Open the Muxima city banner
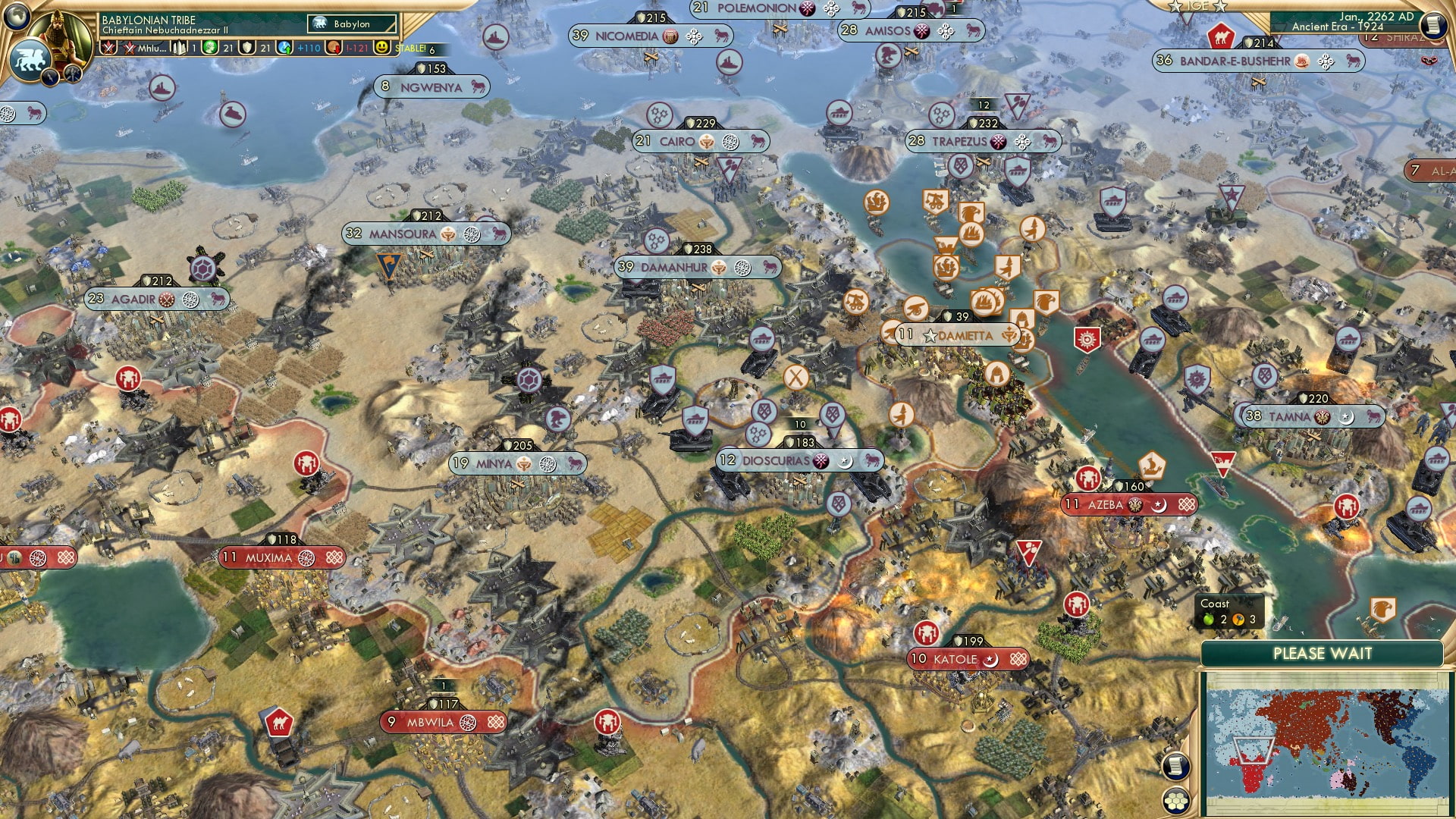Image resolution: width=1456 pixels, height=819 pixels. (268, 558)
